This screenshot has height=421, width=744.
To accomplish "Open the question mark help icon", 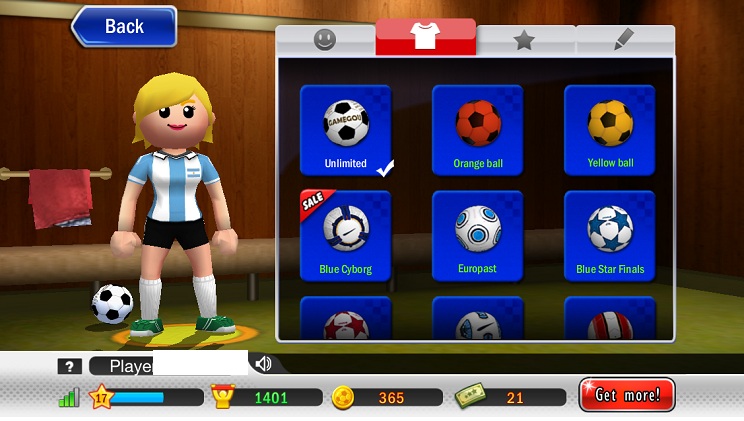I will [68, 366].
